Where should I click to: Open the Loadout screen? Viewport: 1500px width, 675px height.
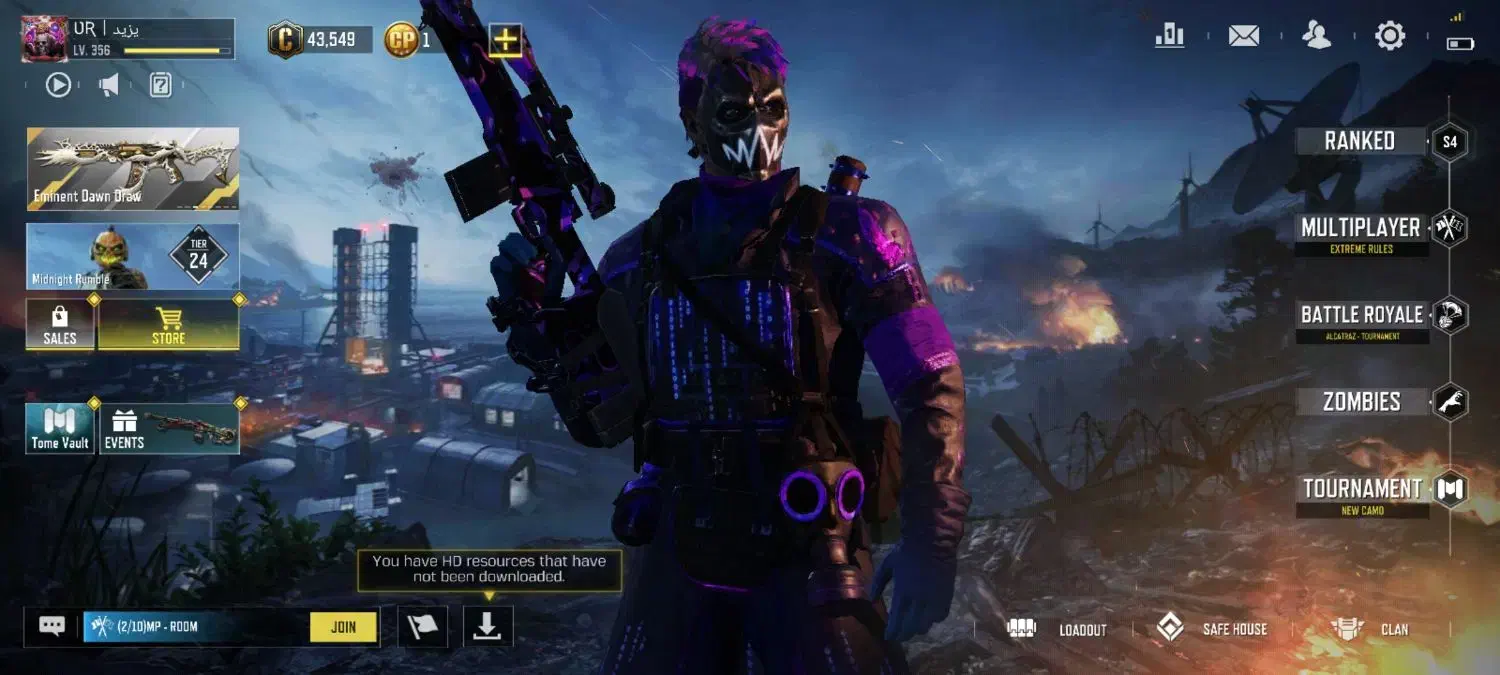pyautogui.click(x=1062, y=629)
